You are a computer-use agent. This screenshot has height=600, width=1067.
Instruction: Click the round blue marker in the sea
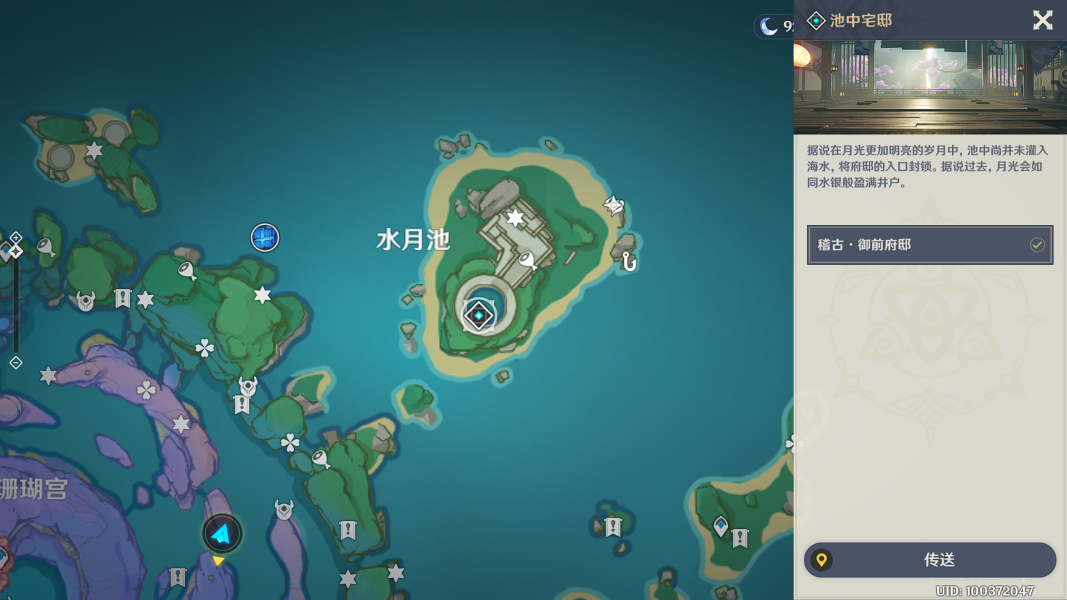point(264,238)
